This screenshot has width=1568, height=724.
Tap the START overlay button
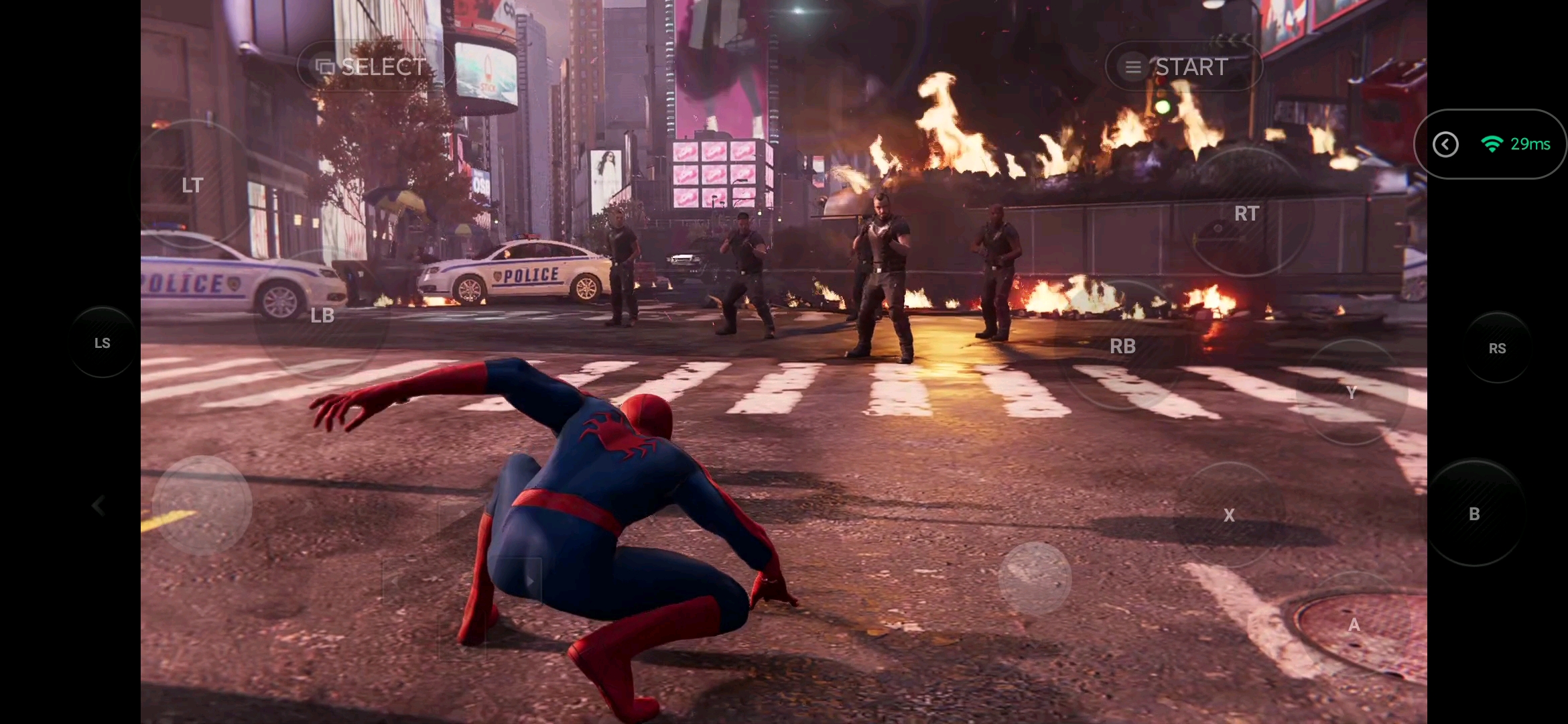click(1183, 66)
